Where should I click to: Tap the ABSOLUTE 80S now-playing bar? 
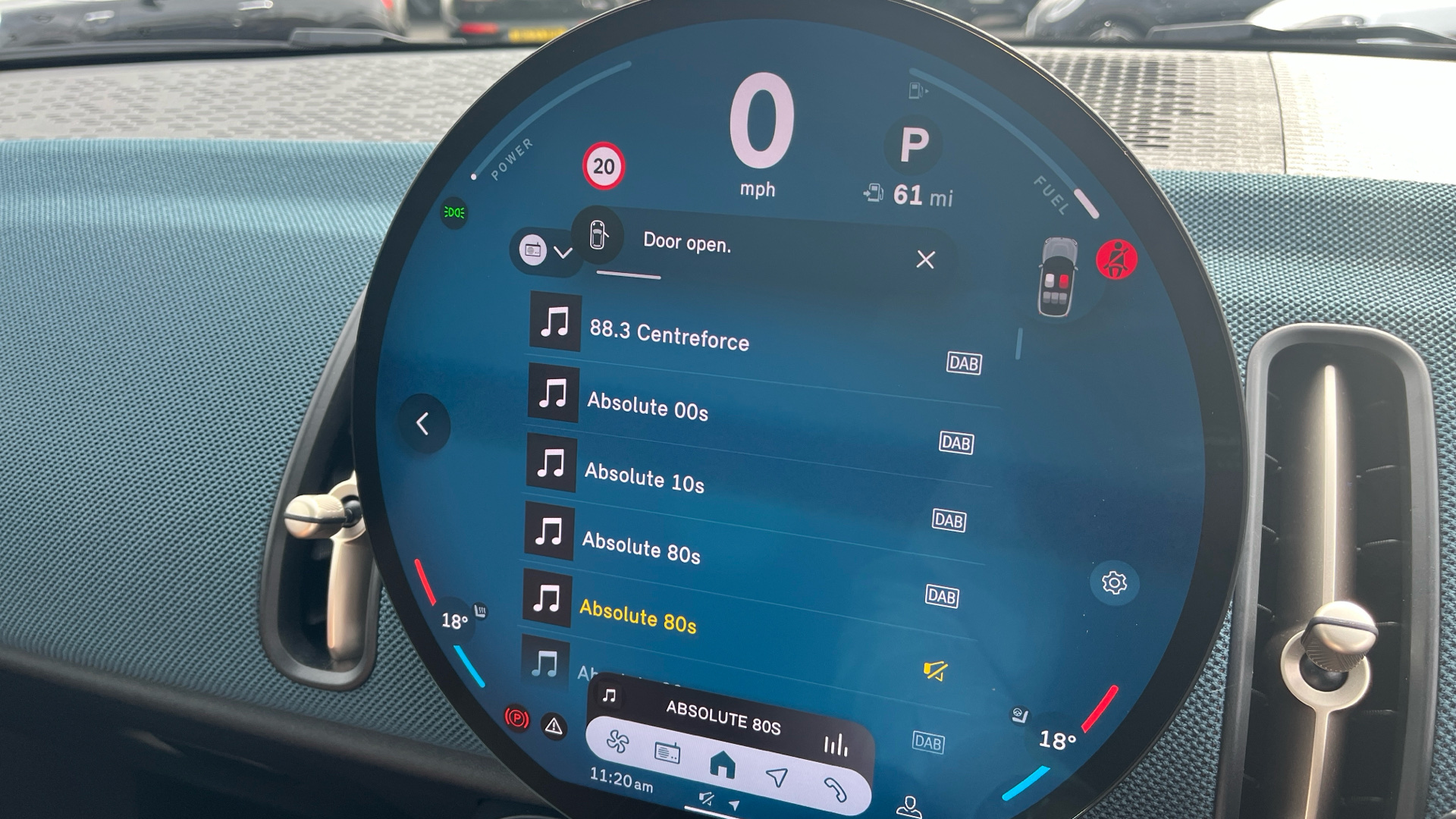(x=723, y=717)
